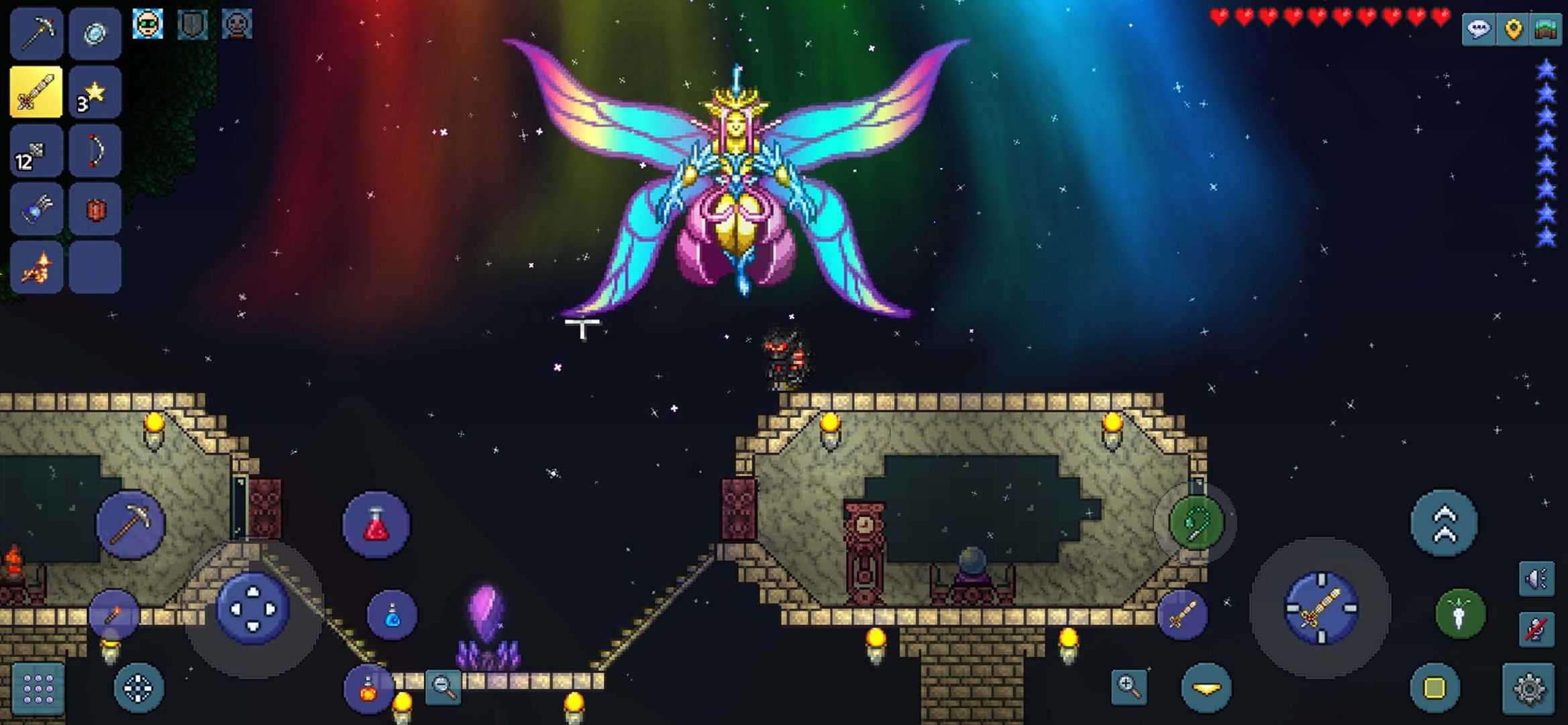Select the pickaxe in the first hotbar slot

pos(37,34)
